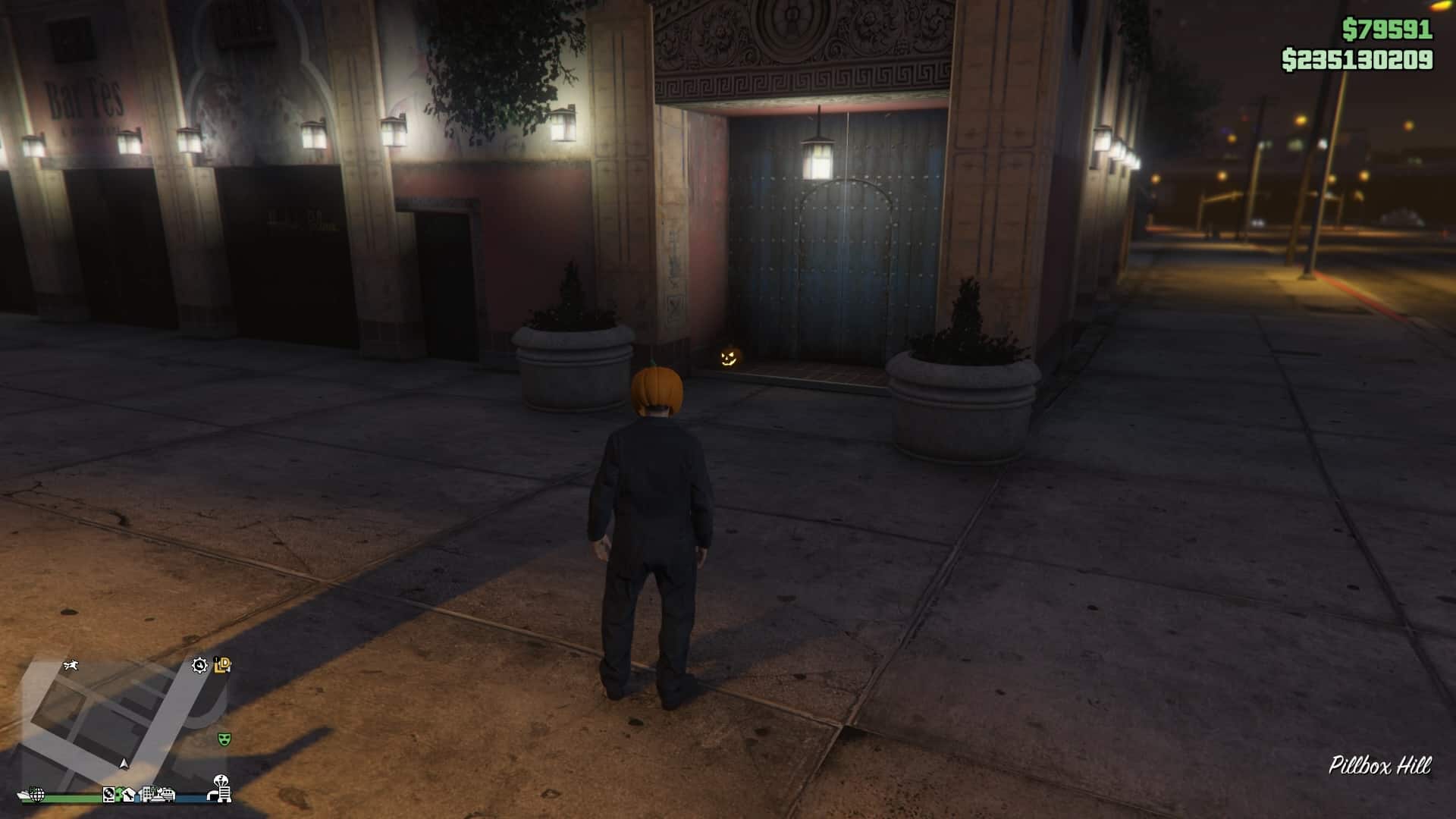
Task: Click the glowing jack-o'-lantern by the door
Action: pyautogui.click(x=730, y=356)
